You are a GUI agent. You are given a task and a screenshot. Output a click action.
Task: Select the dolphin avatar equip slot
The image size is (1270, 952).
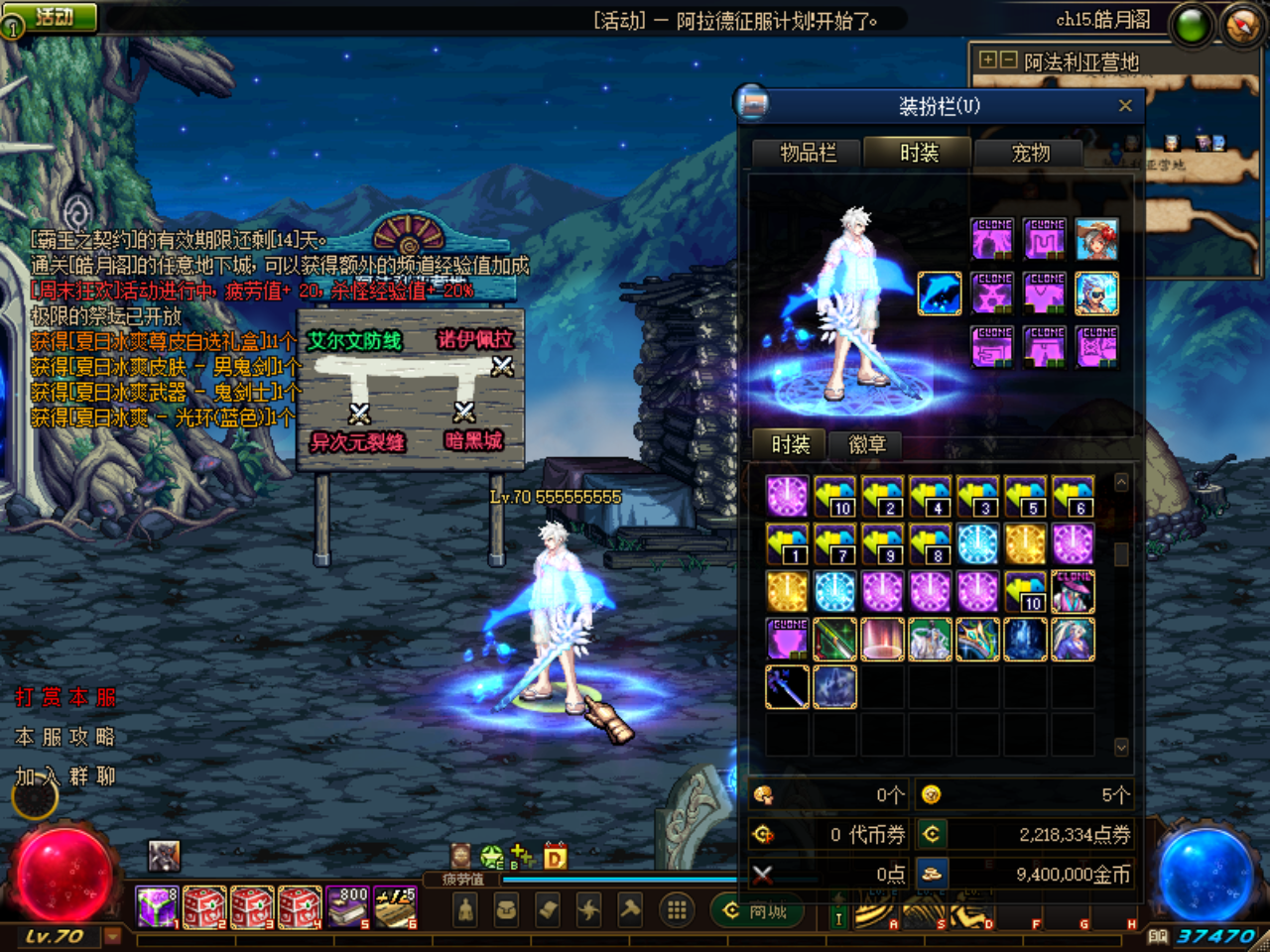pyautogui.click(x=939, y=293)
